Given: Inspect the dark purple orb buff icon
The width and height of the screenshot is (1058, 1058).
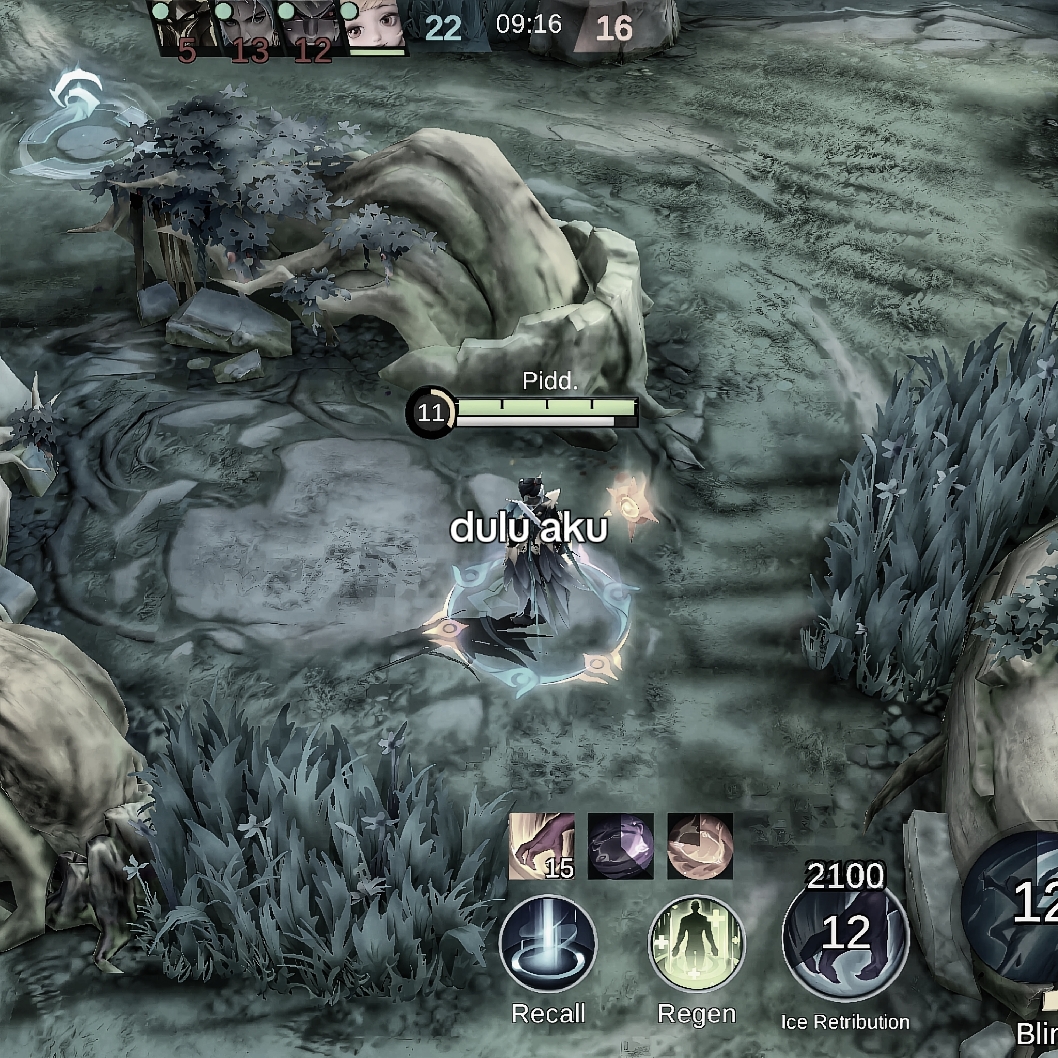Looking at the screenshot, I should coord(620,846).
